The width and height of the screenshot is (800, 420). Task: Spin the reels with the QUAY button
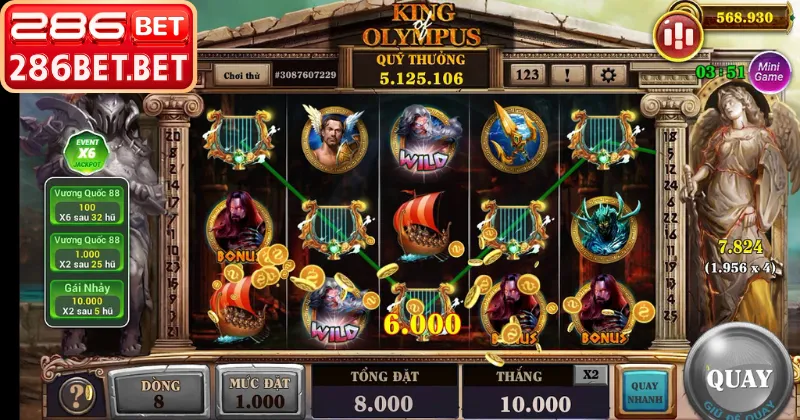pyautogui.click(x=739, y=378)
